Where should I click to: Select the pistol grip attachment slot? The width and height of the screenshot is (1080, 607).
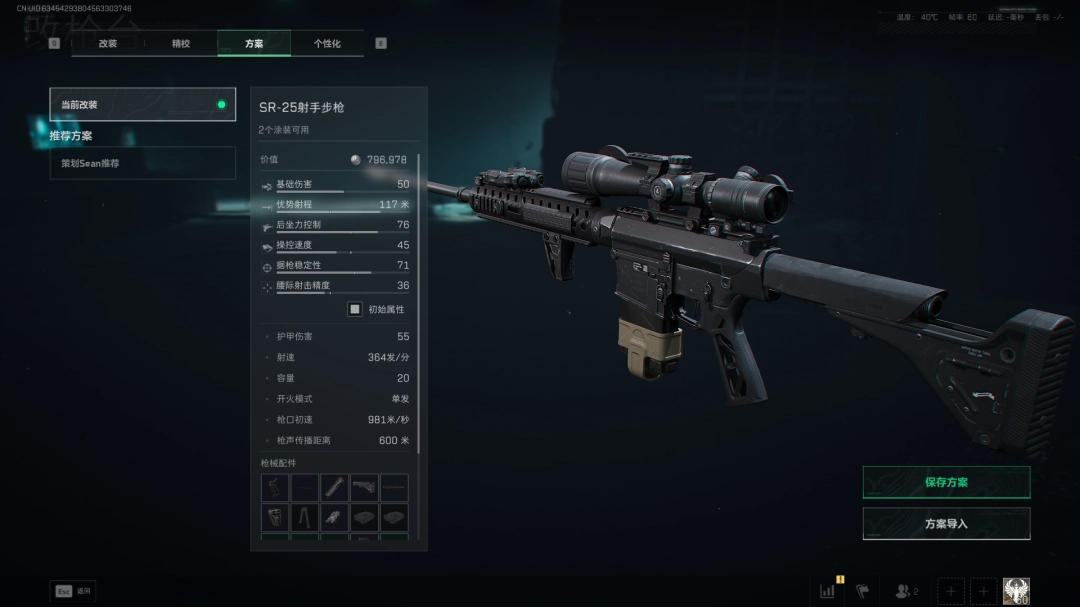point(275,488)
